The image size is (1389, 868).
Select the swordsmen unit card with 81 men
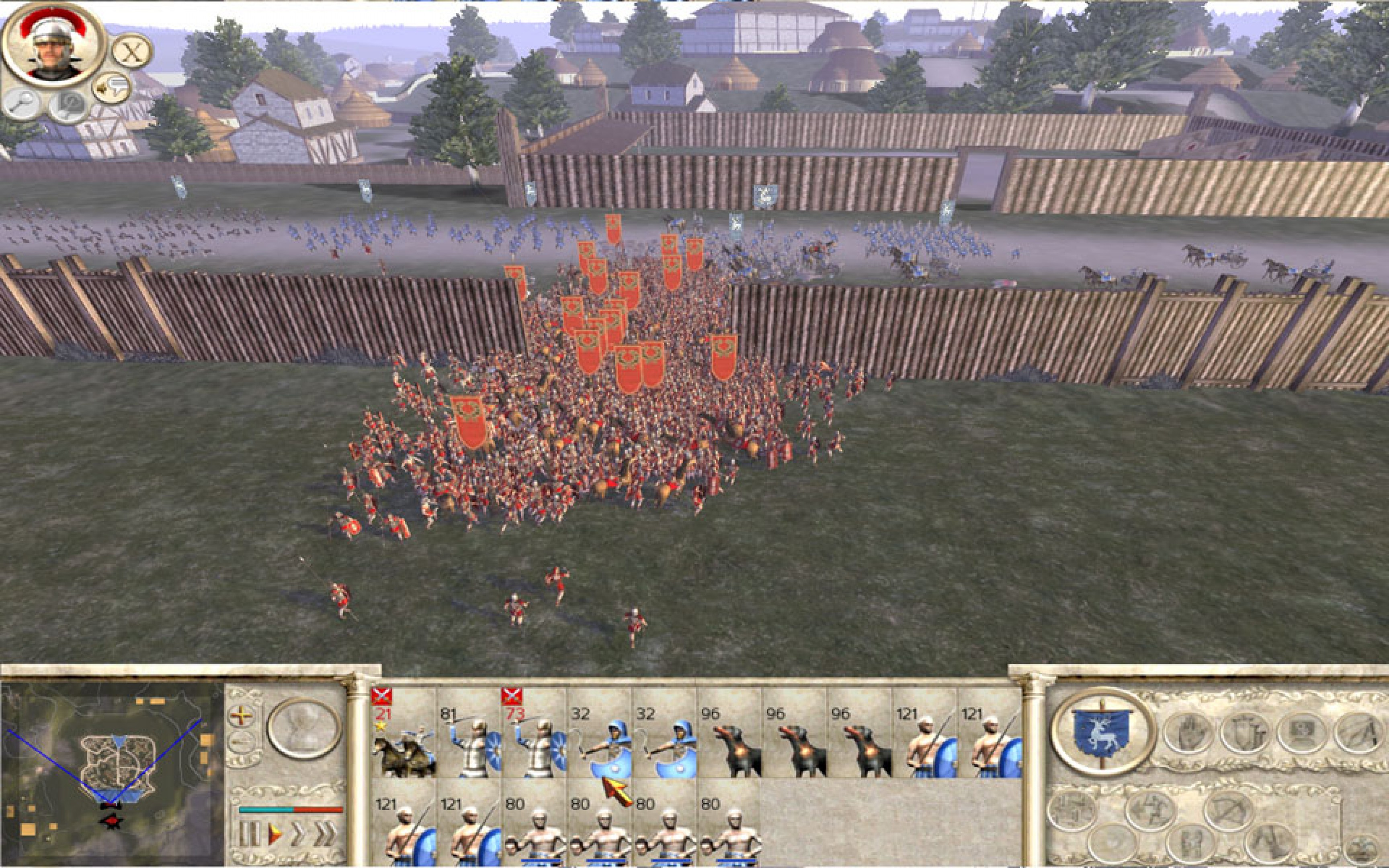coord(469,735)
